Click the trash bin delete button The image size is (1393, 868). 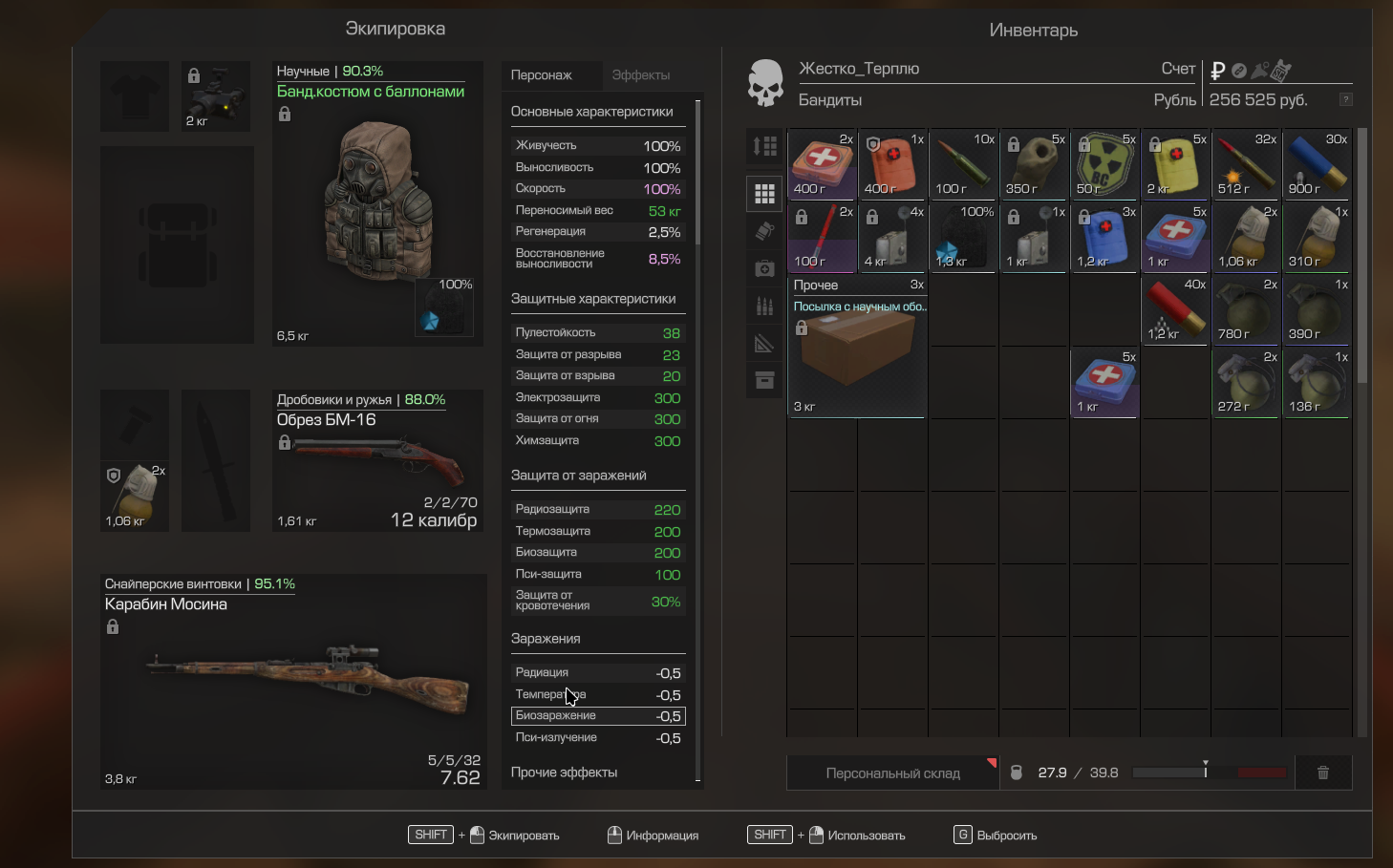[x=1323, y=773]
